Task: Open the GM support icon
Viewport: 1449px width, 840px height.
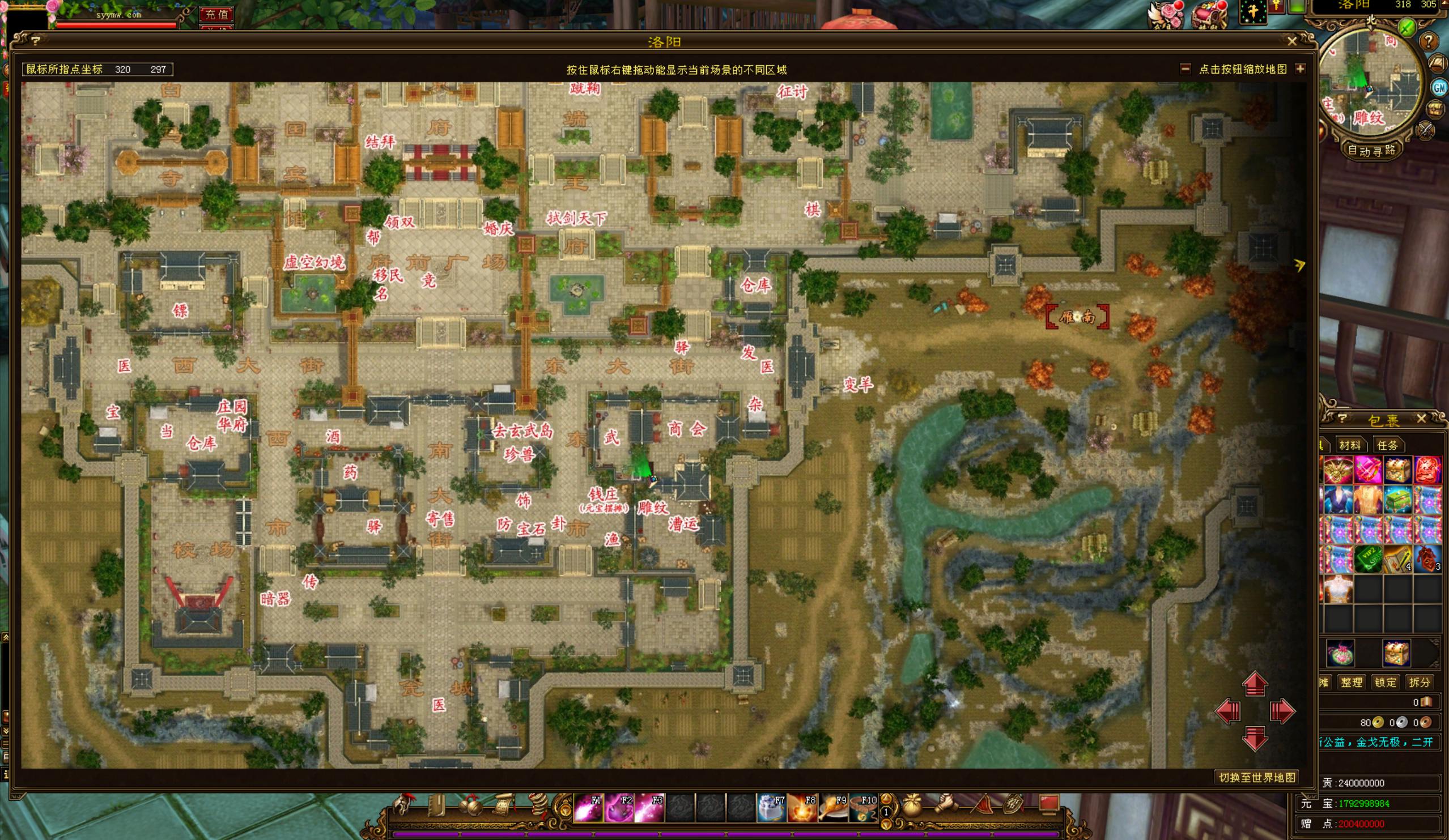Action: pyautogui.click(x=1439, y=87)
